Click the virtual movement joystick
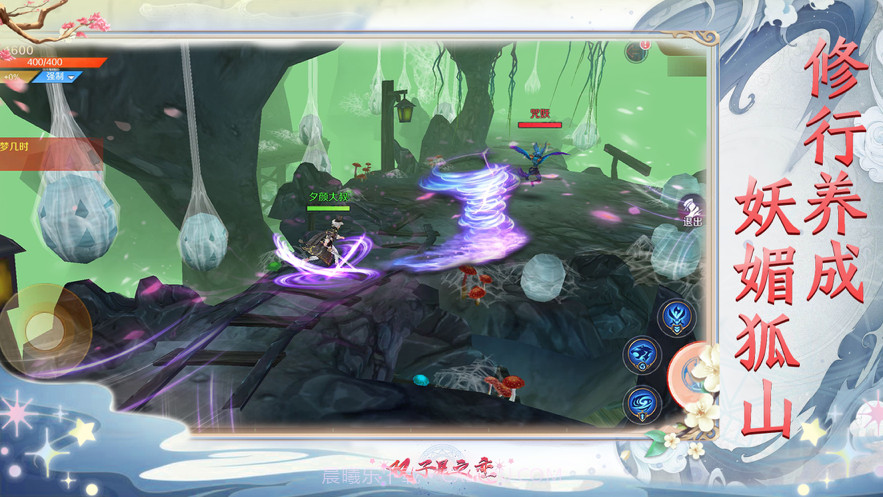 [x=44, y=325]
